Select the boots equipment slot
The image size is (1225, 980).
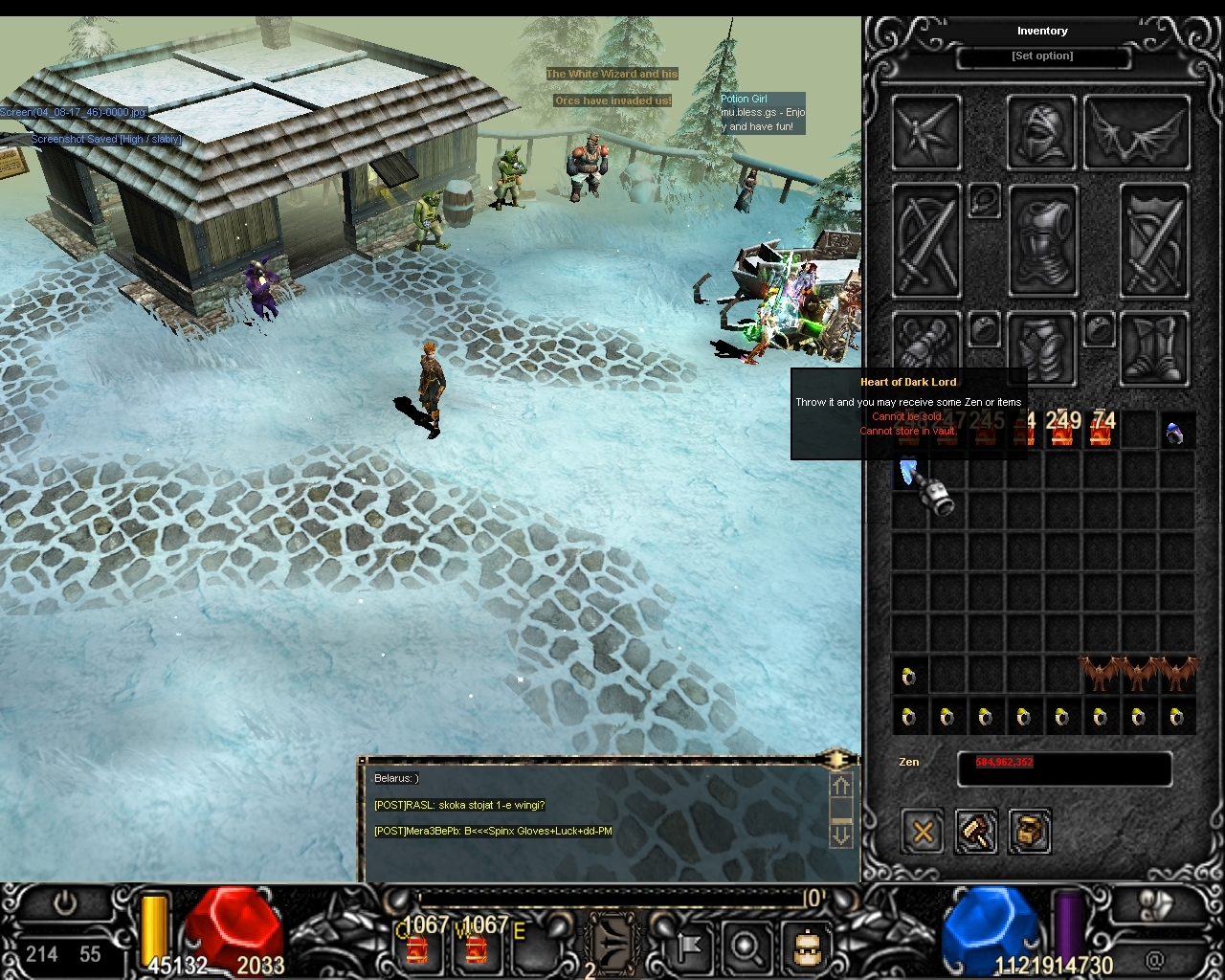[x=1155, y=349]
